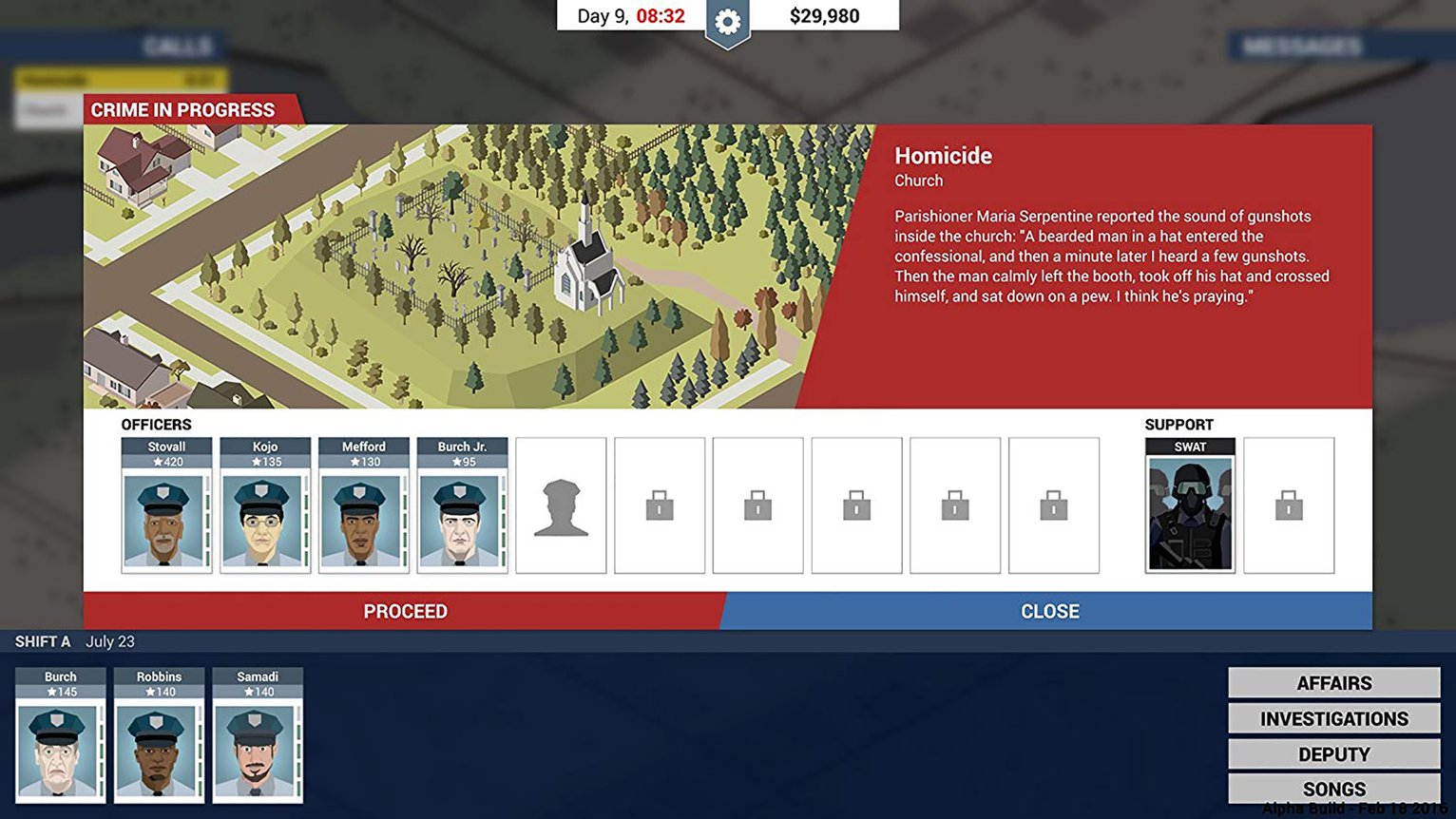Viewport: 1456px width, 819px height.
Task: Click the empty officer silhouette slot
Action: coord(561,505)
